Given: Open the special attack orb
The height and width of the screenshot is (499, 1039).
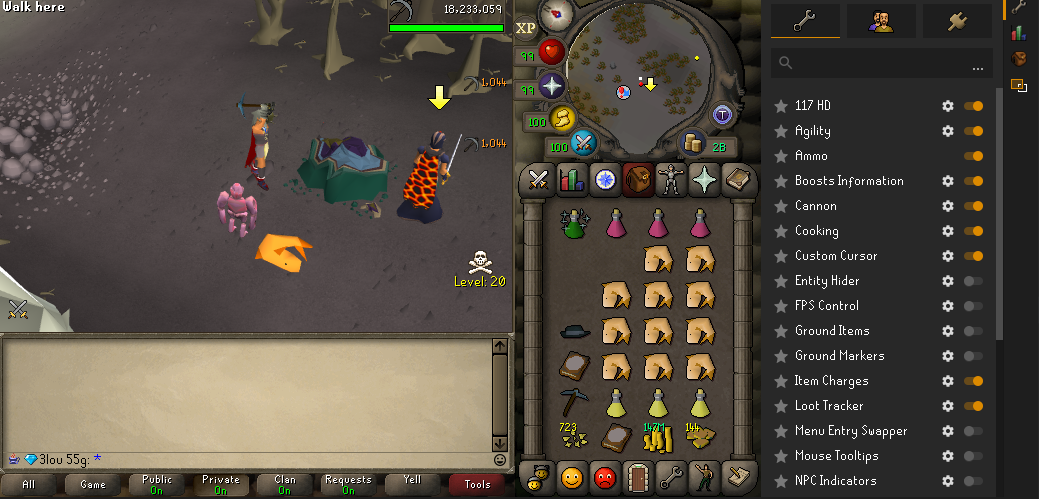Looking at the screenshot, I should 583,146.
